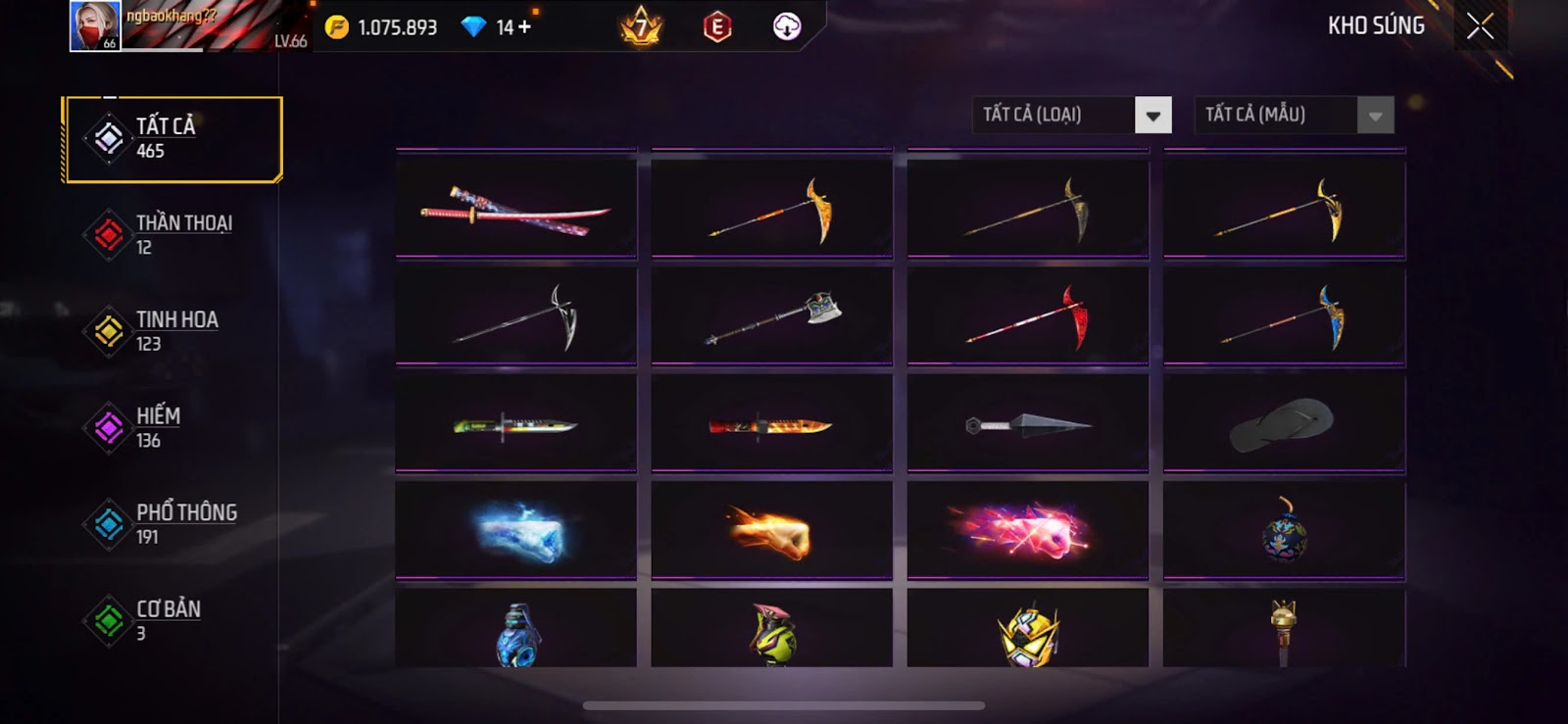The width and height of the screenshot is (1568, 724).
Task: Select the kunai throwing knife
Action: coord(1028,424)
